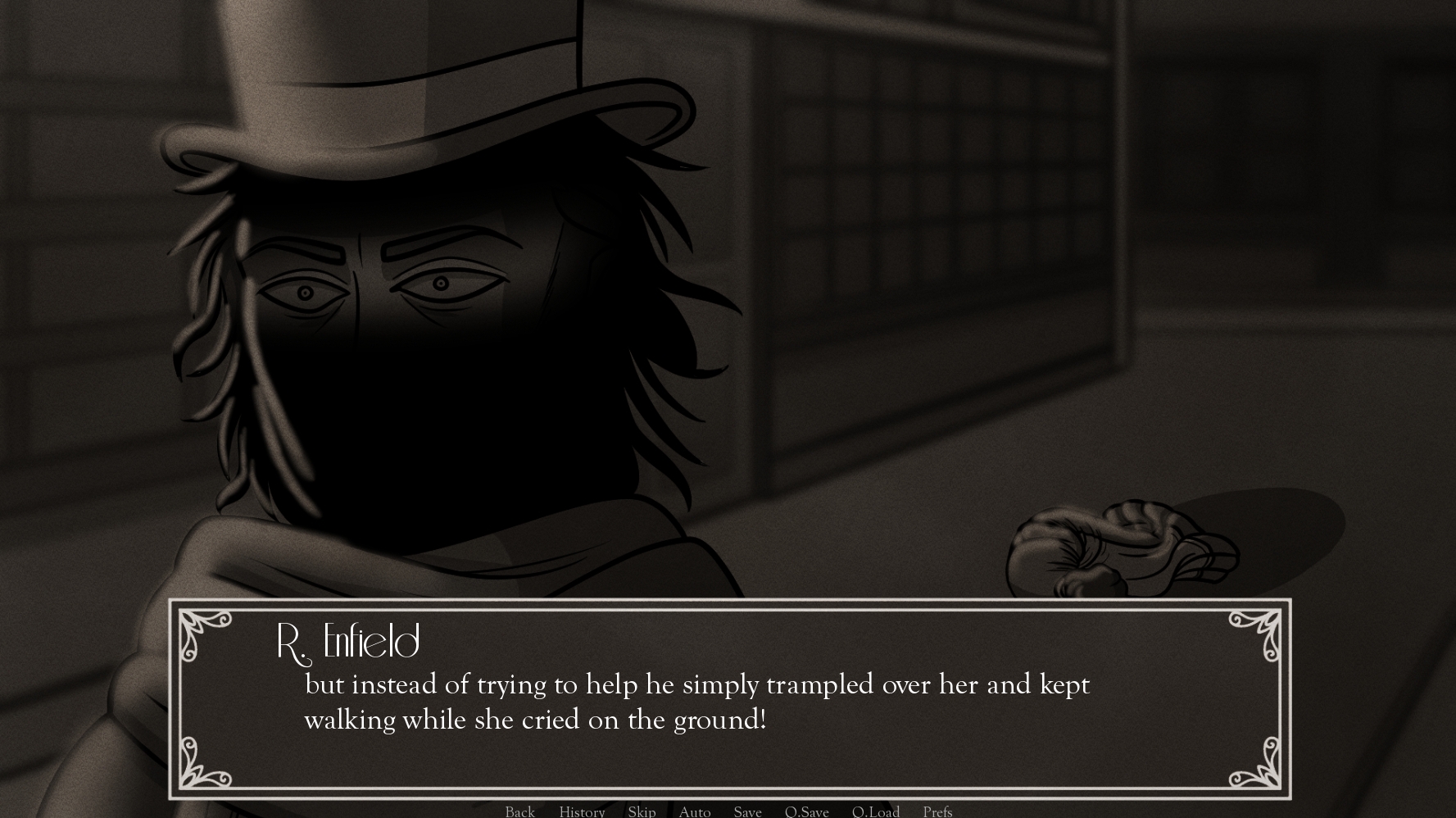The image size is (1456, 818).
Task: Click the R. Enfield speaker name label
Action: tap(347, 643)
